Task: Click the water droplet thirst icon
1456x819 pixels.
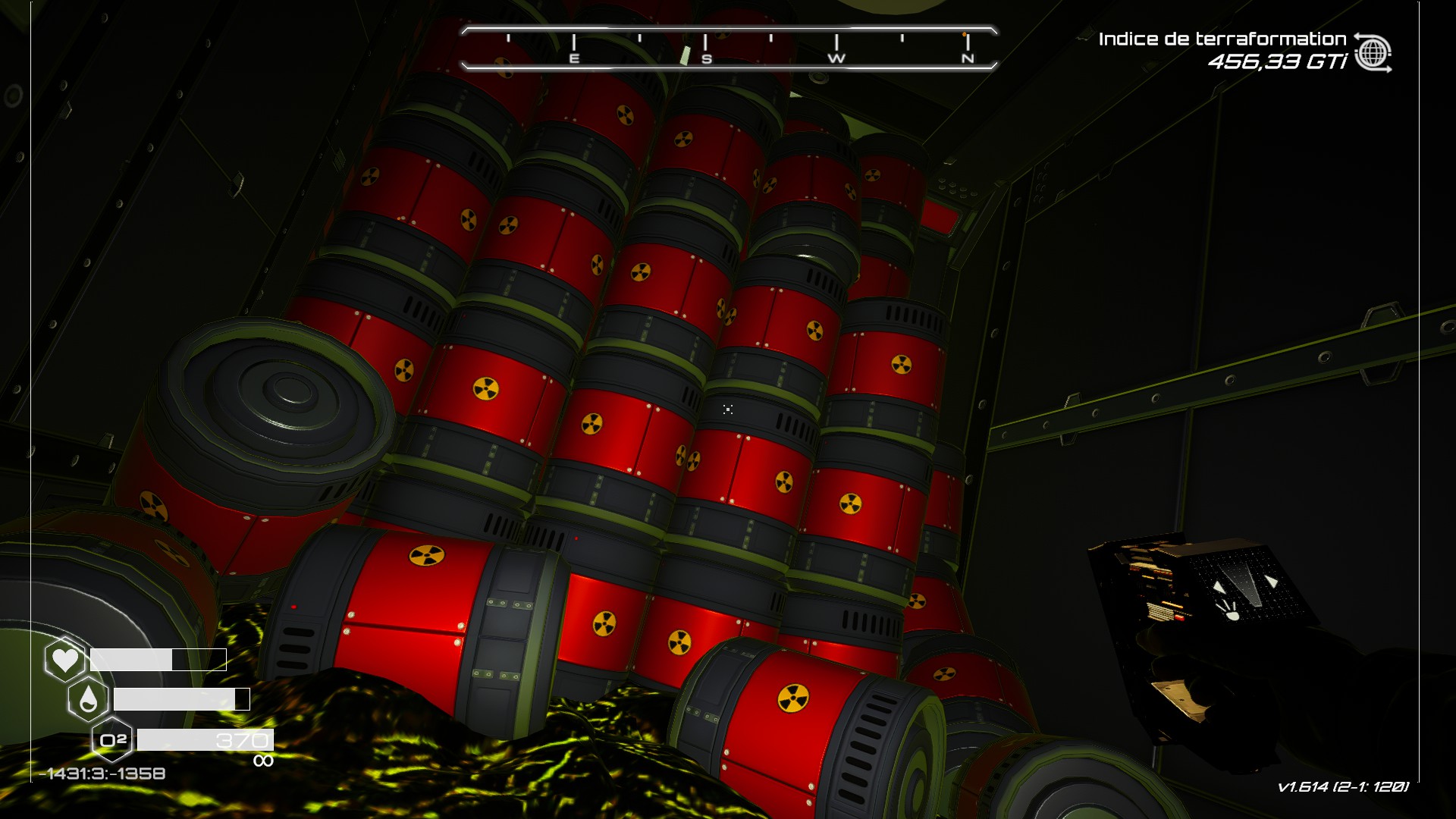Action: pyautogui.click(x=88, y=699)
